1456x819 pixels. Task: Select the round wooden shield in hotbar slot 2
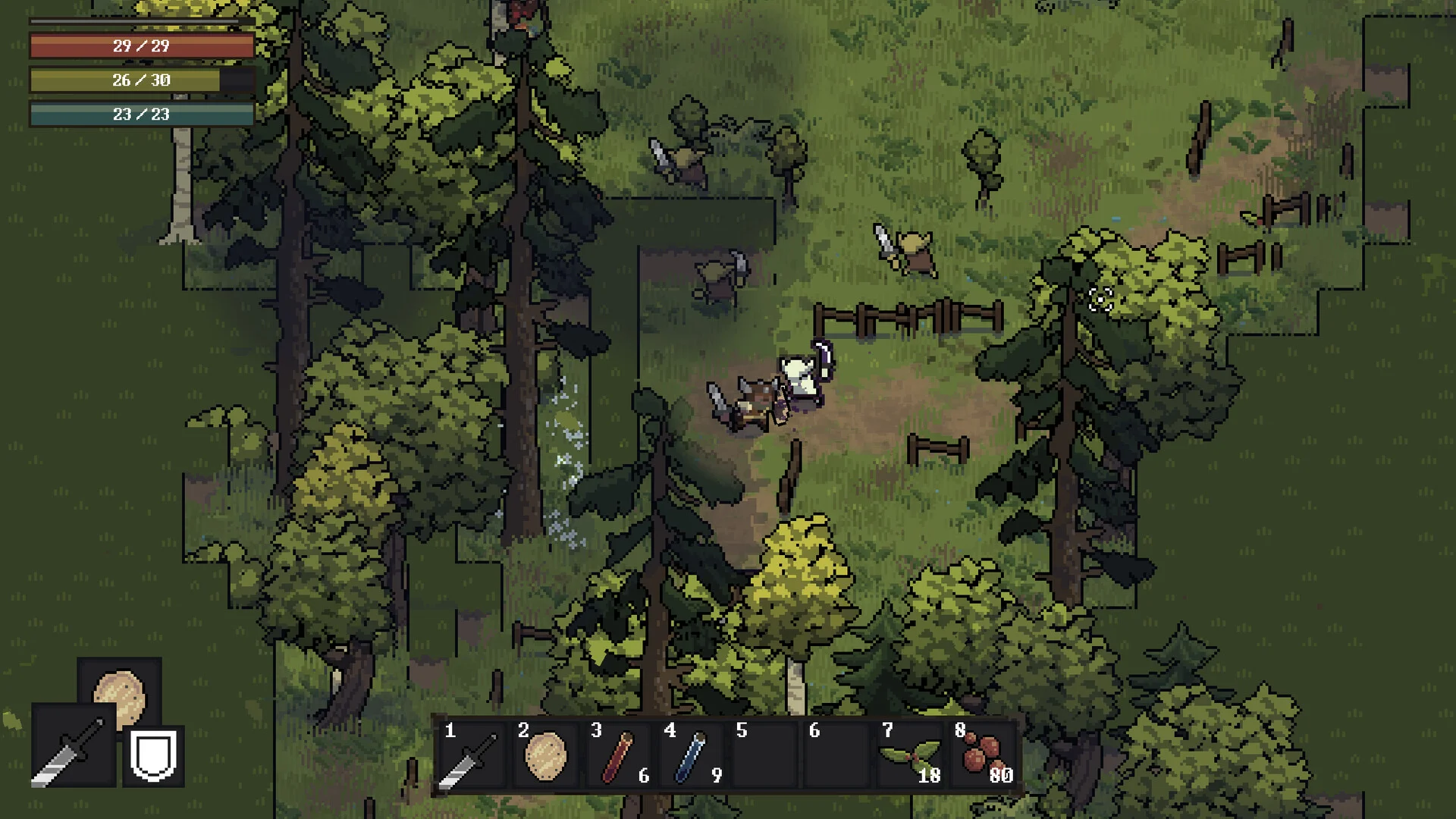(x=544, y=756)
